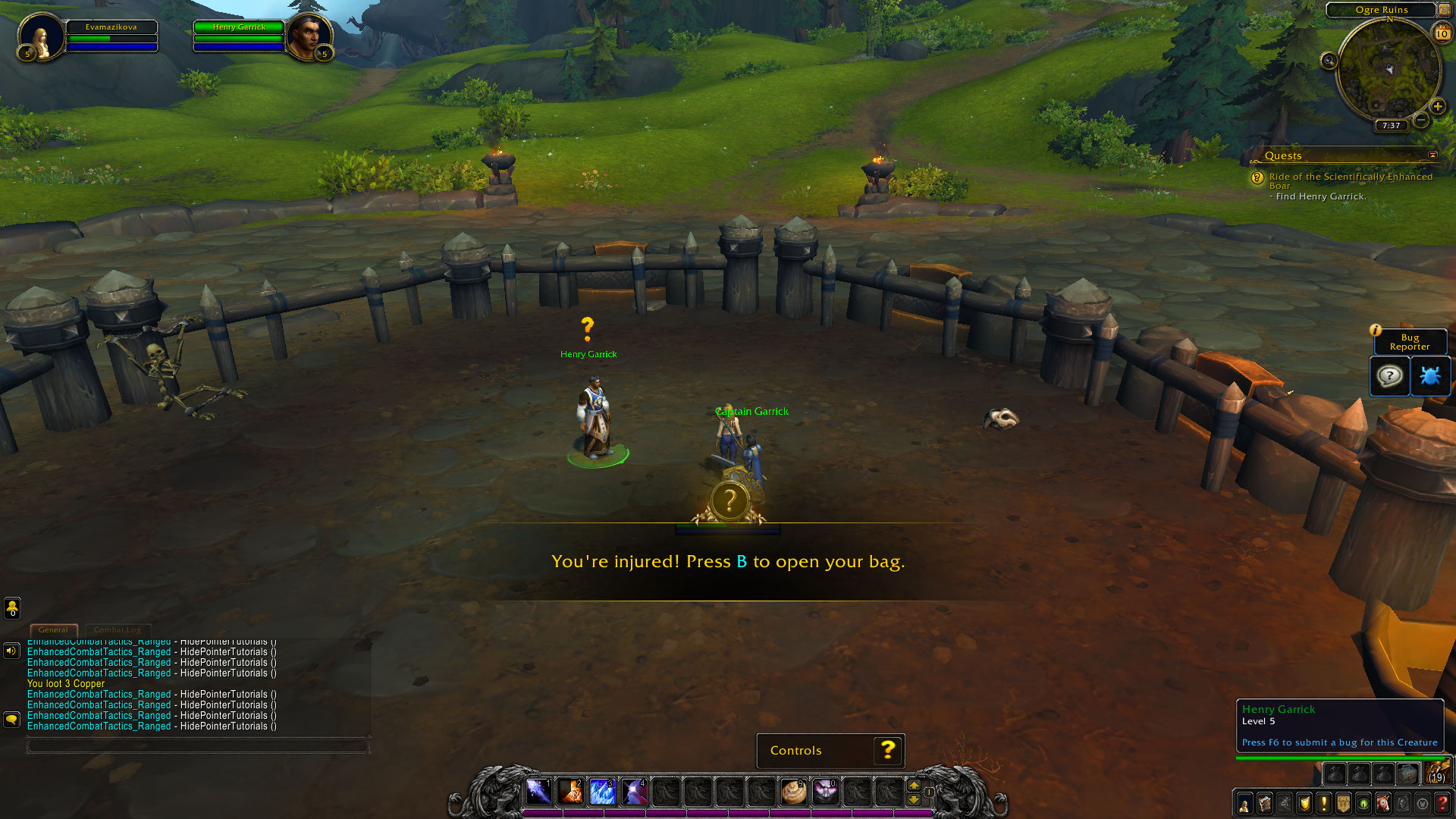Open the world map icon beside Ogre Ruins
Screen dimensions: 1456x819
[1444, 10]
